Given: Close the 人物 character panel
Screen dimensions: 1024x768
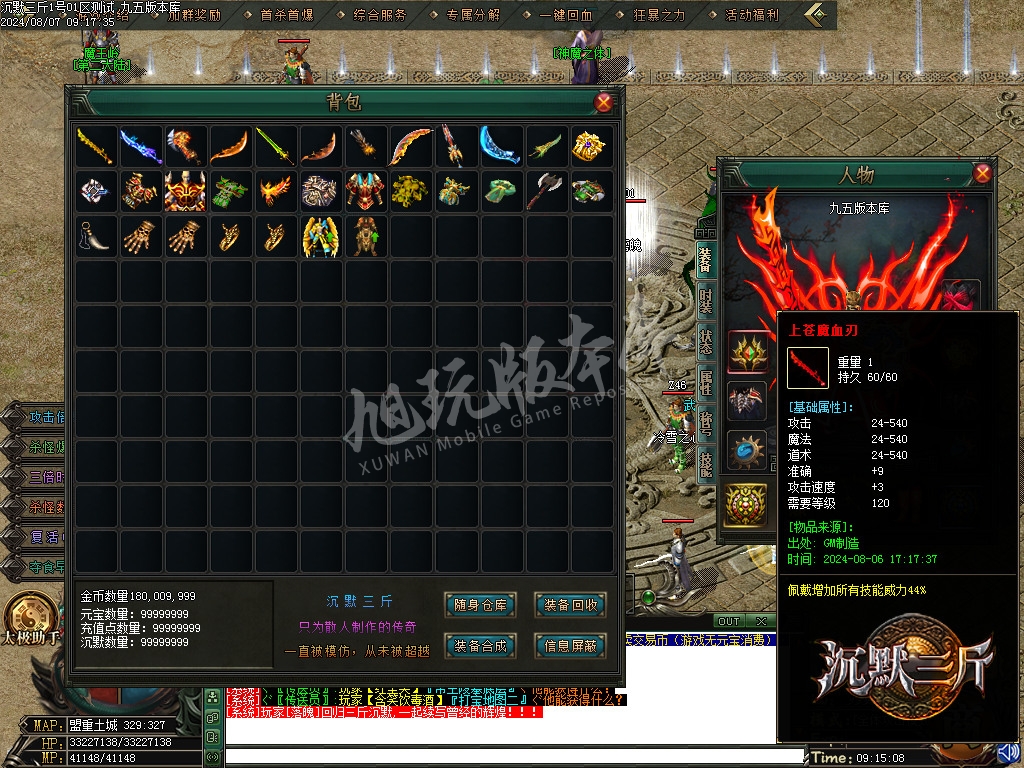Looking at the screenshot, I should point(982,174).
